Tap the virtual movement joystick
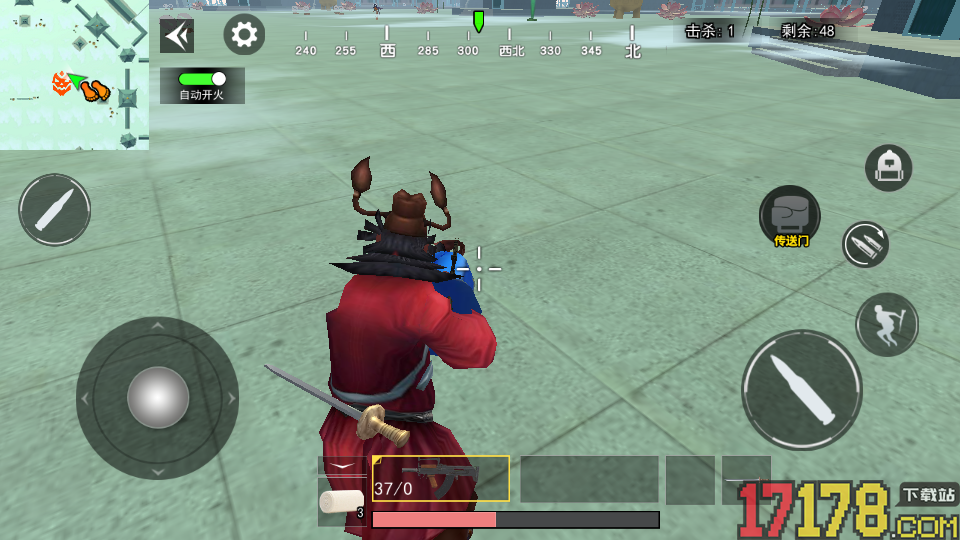 tap(157, 398)
